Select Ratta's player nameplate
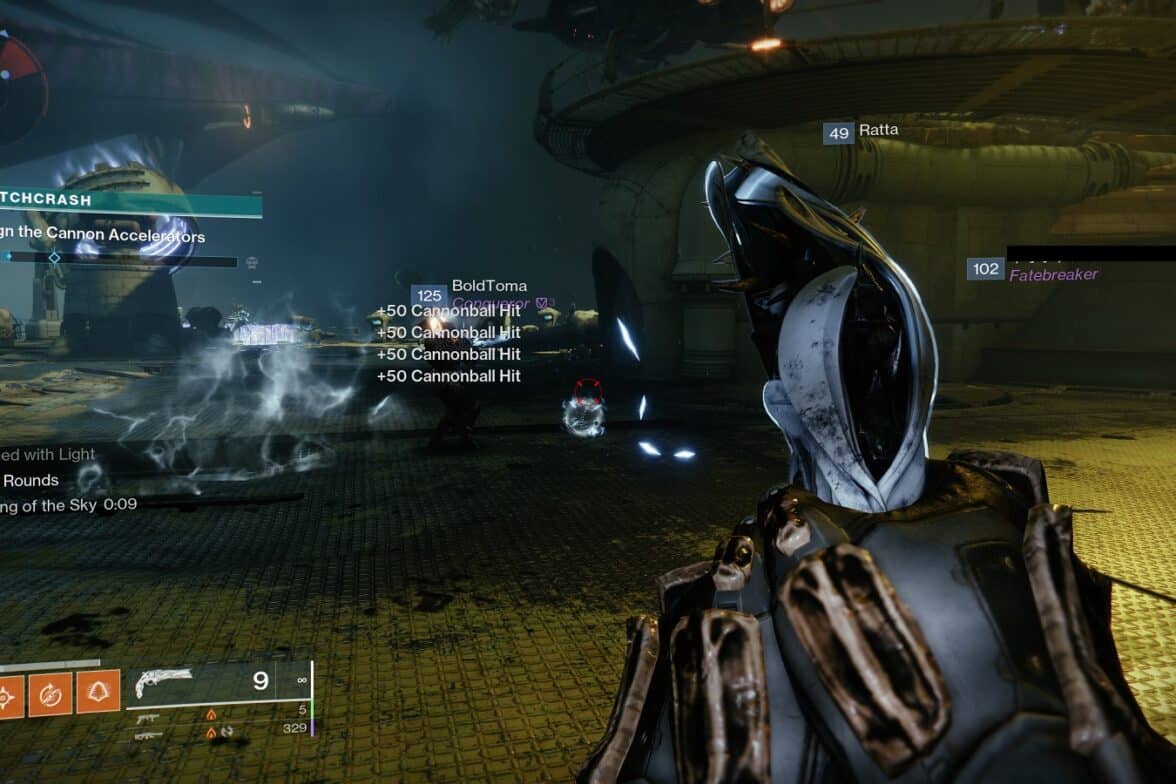 [x=877, y=130]
